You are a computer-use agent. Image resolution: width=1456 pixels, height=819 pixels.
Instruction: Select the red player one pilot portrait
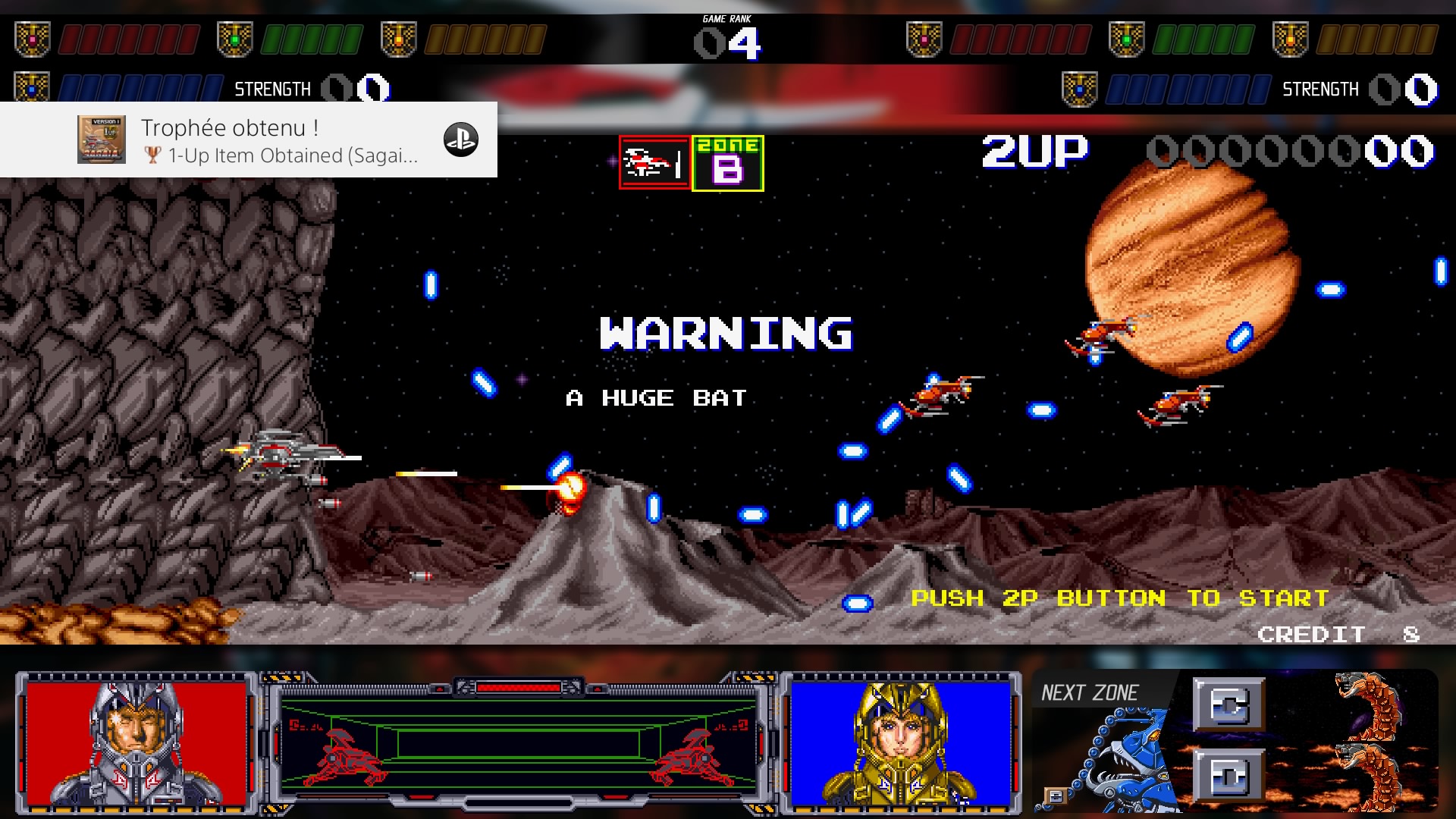tap(136, 742)
